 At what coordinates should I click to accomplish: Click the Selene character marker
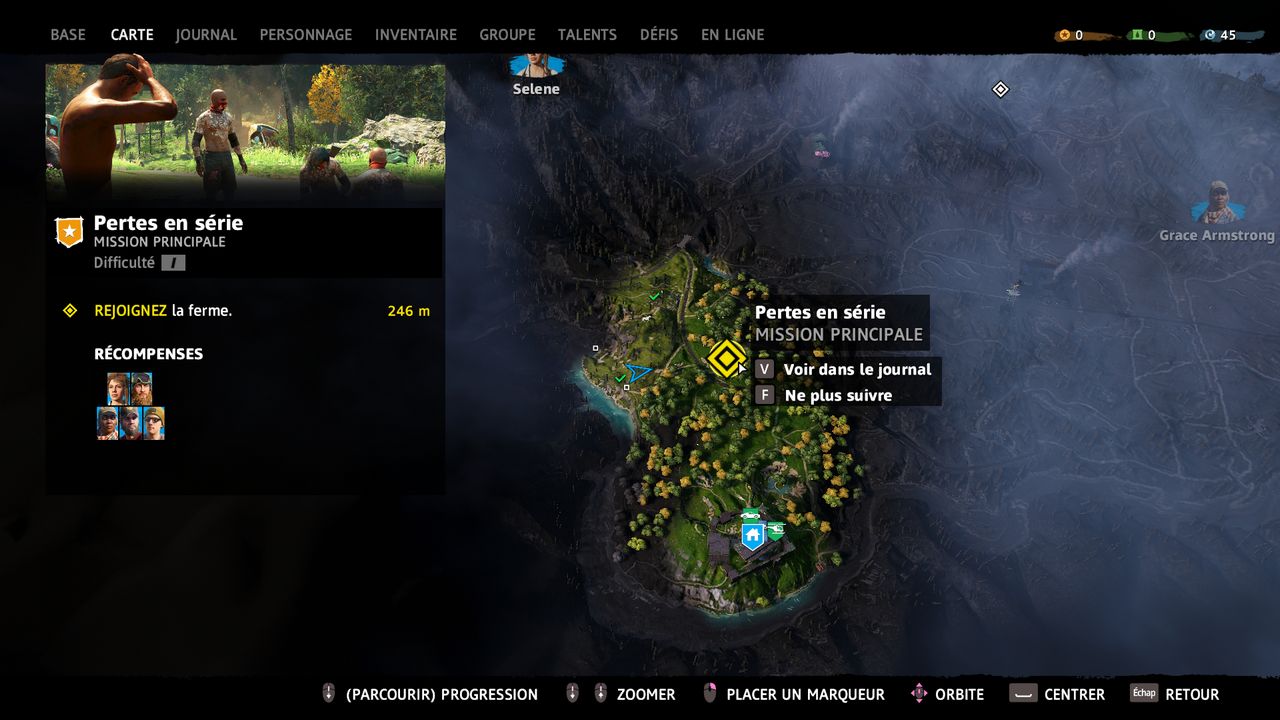[537, 68]
